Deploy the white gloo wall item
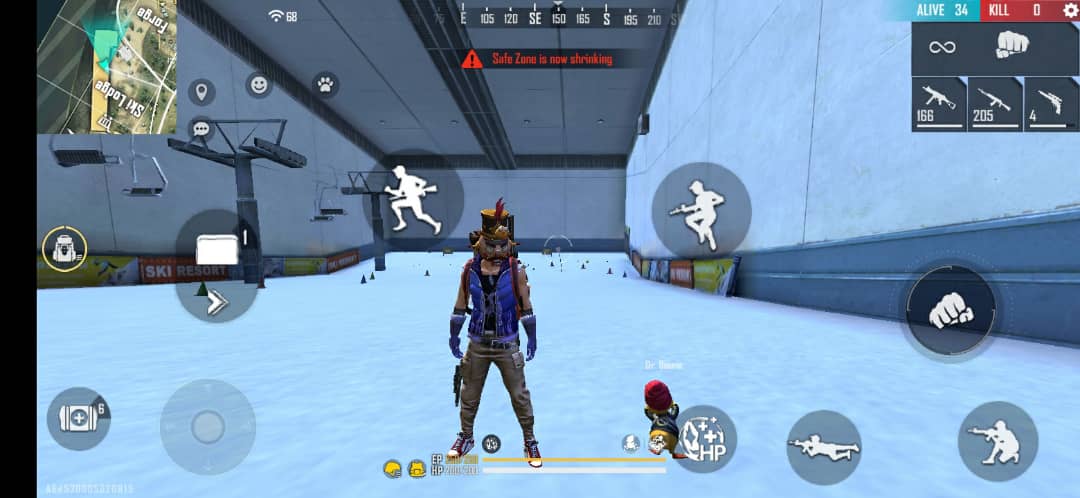The width and height of the screenshot is (1080, 498). point(217,250)
